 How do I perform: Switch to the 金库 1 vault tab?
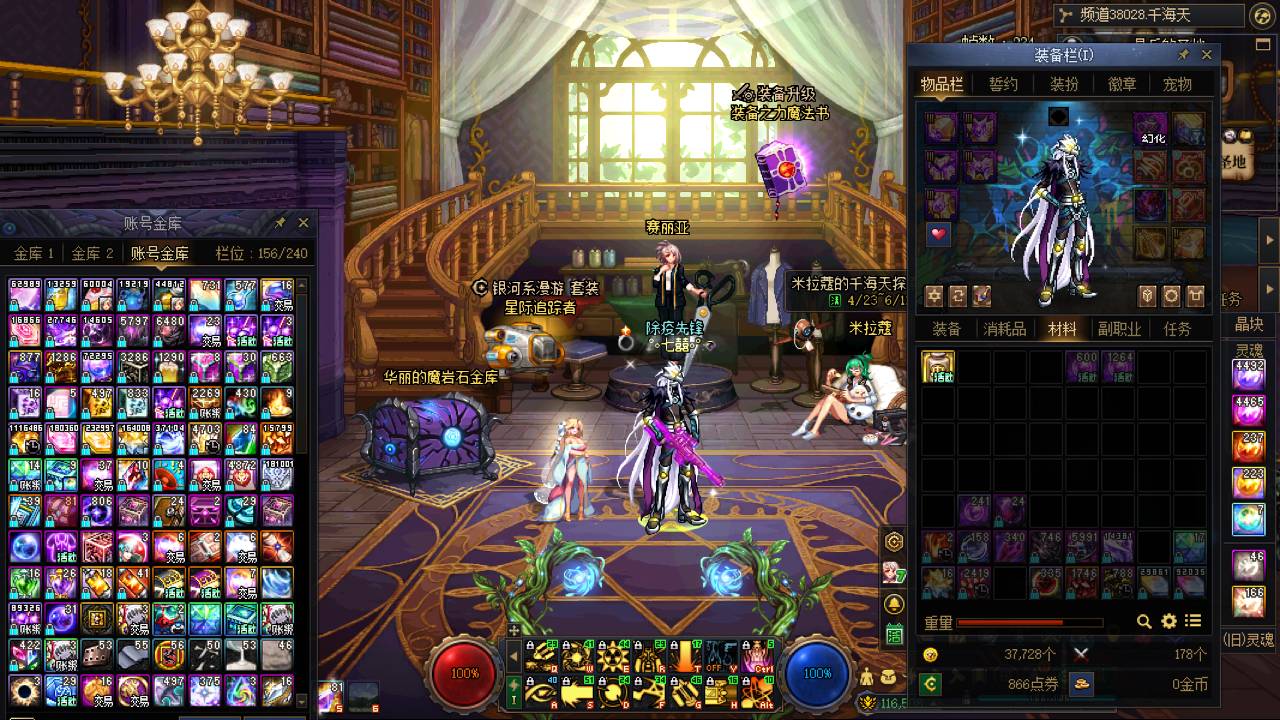(34, 254)
